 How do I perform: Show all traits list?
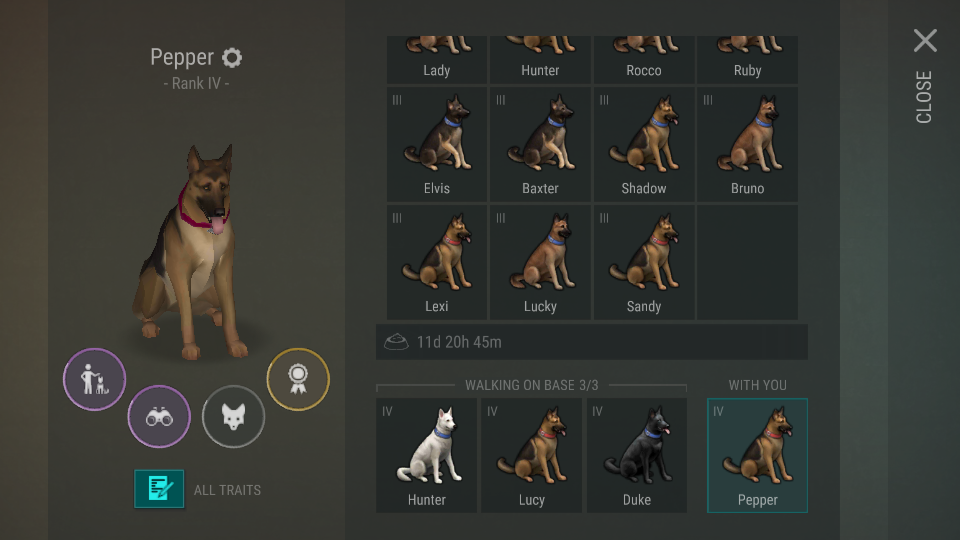[x=160, y=489]
